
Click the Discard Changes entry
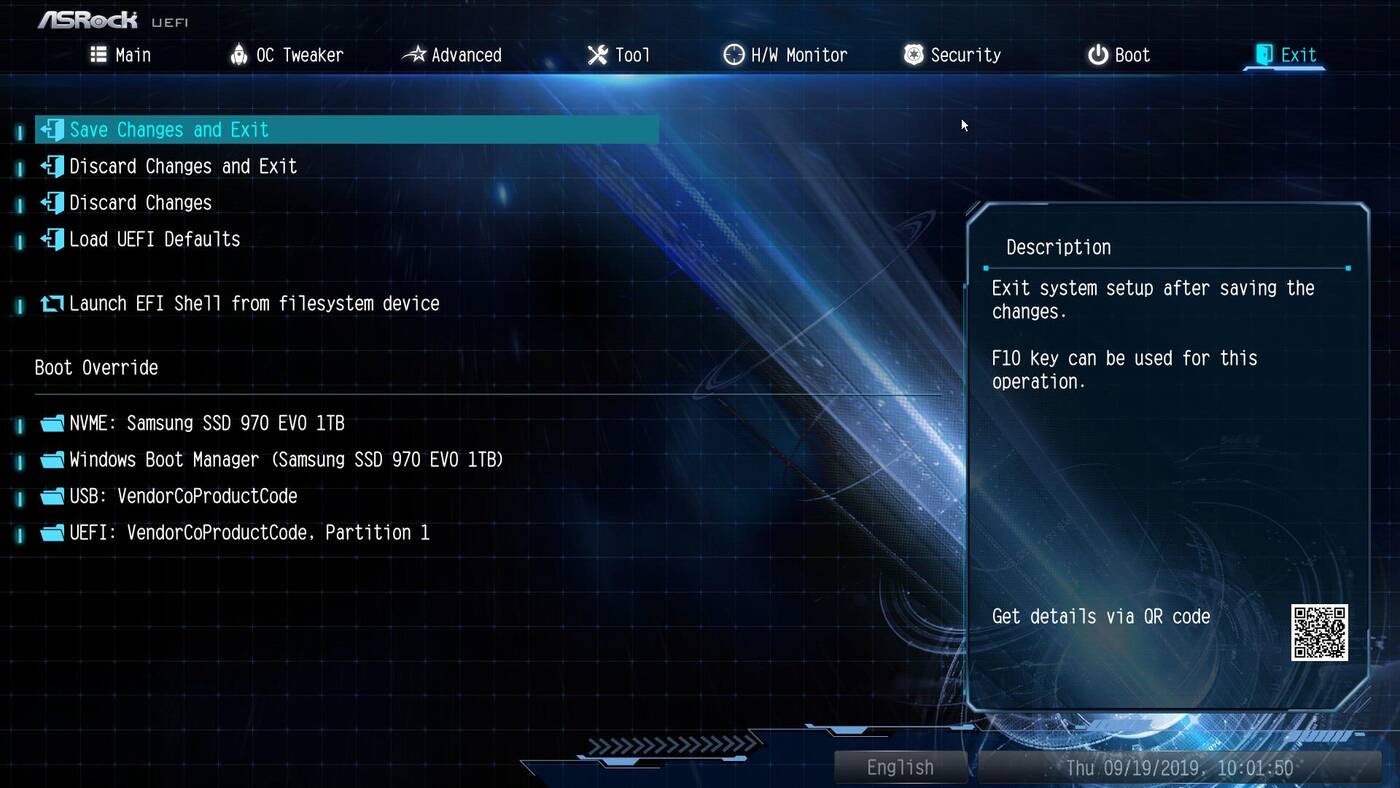(x=140, y=203)
